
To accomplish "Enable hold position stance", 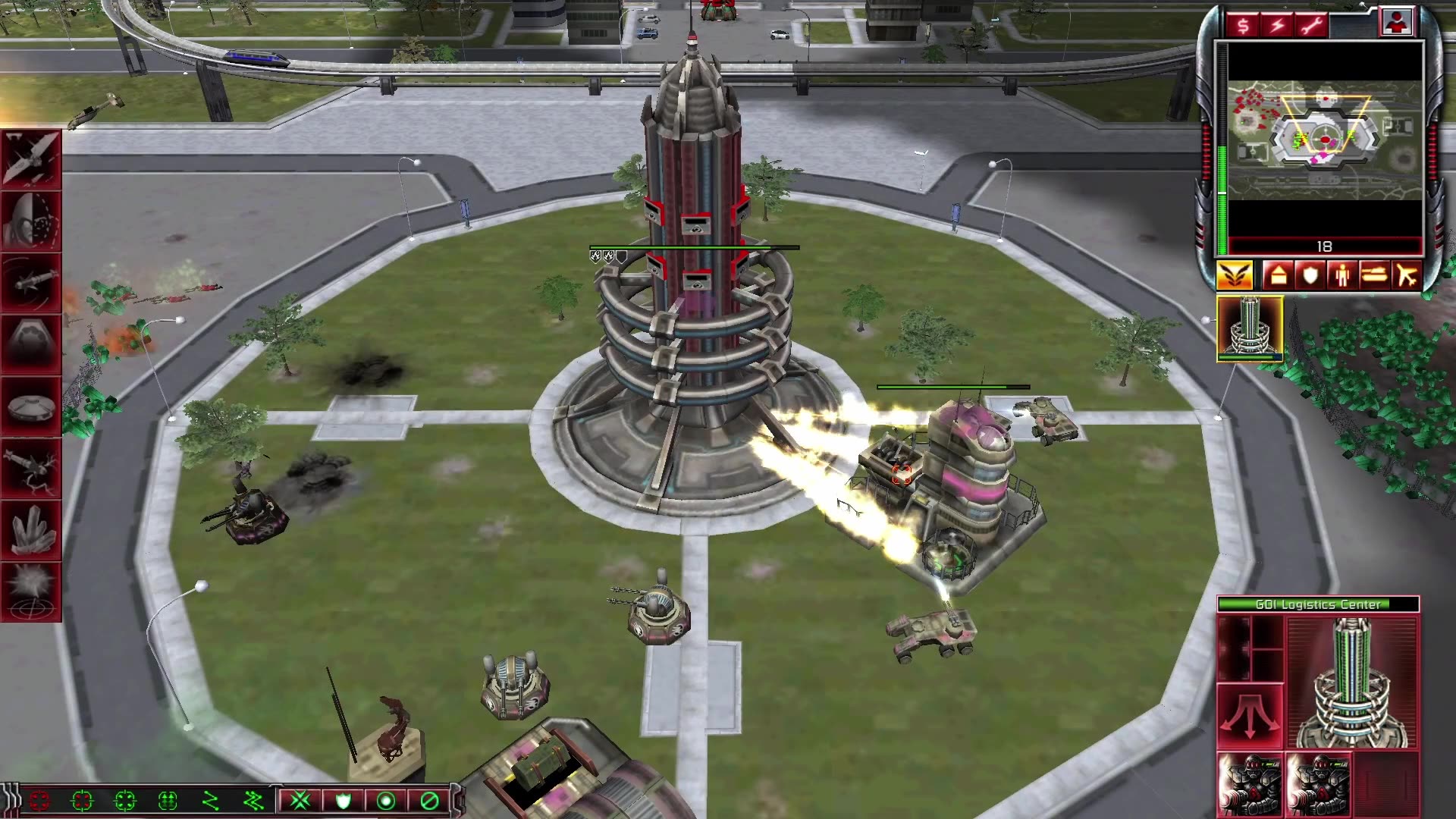I will click(387, 801).
